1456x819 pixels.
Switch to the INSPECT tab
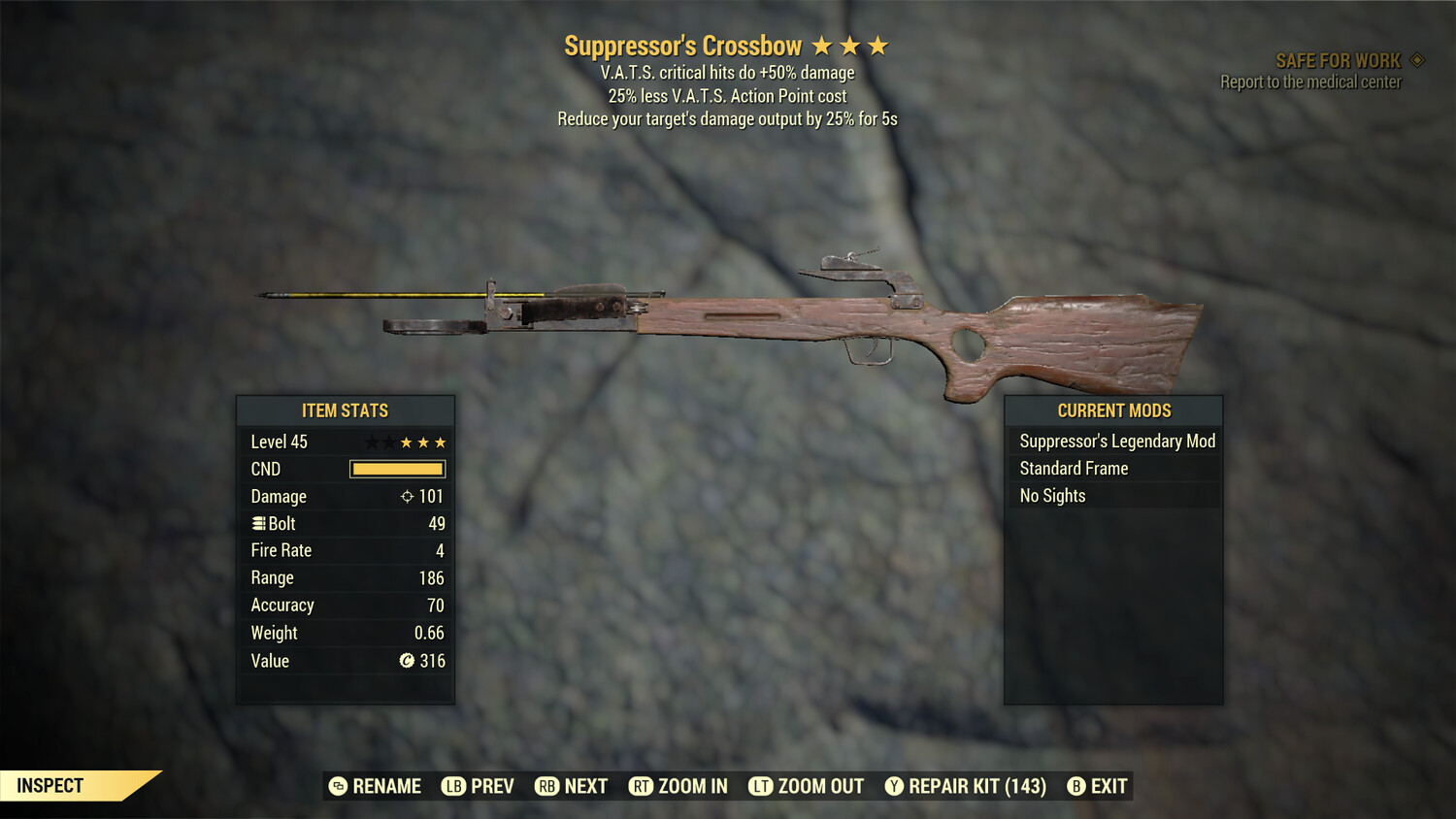click(50, 786)
